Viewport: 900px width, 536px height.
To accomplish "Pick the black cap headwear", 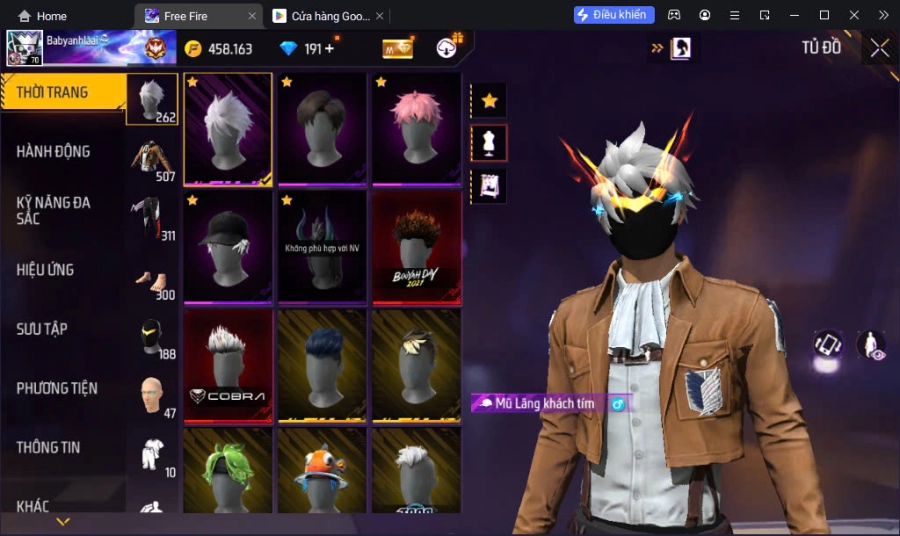I will tap(228, 245).
